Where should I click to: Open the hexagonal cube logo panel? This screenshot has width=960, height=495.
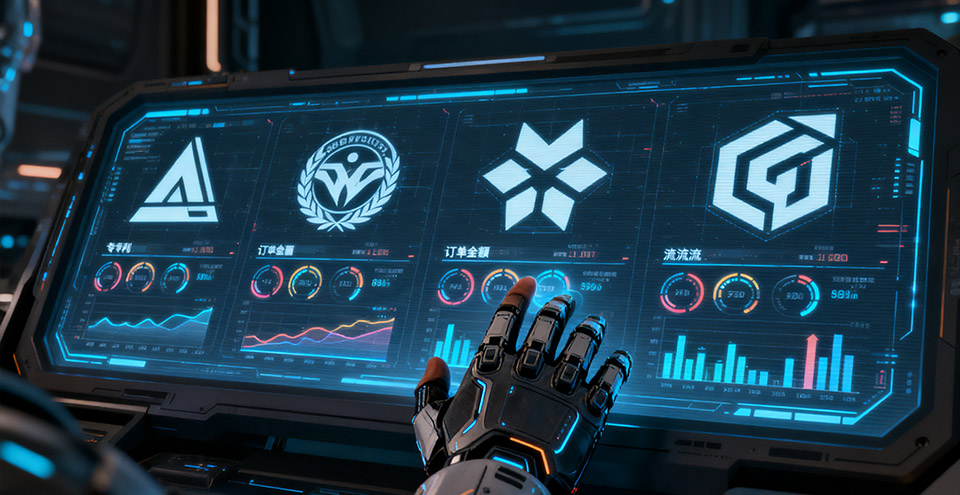point(773,173)
